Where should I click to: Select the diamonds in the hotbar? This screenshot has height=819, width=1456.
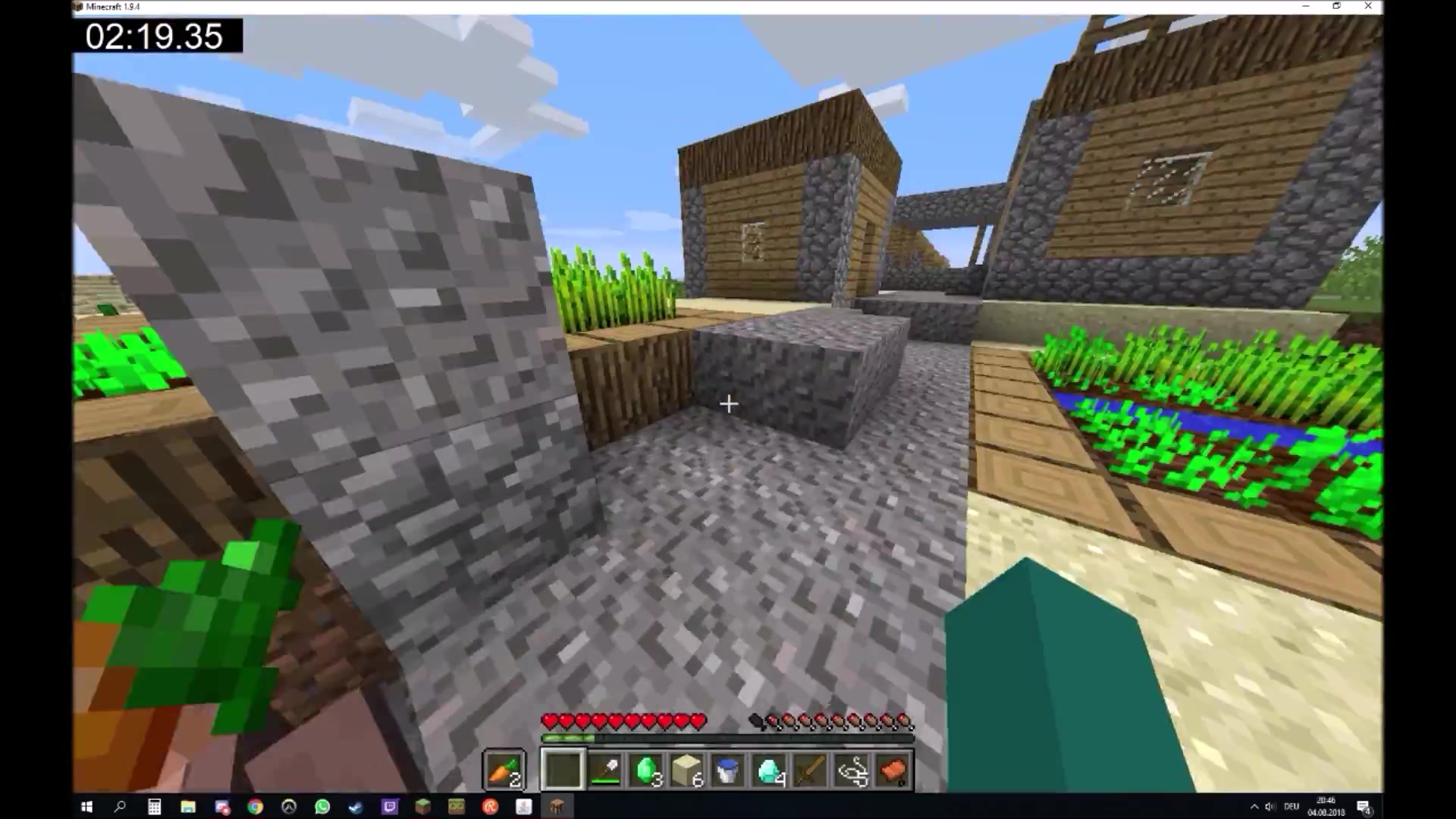(770, 770)
